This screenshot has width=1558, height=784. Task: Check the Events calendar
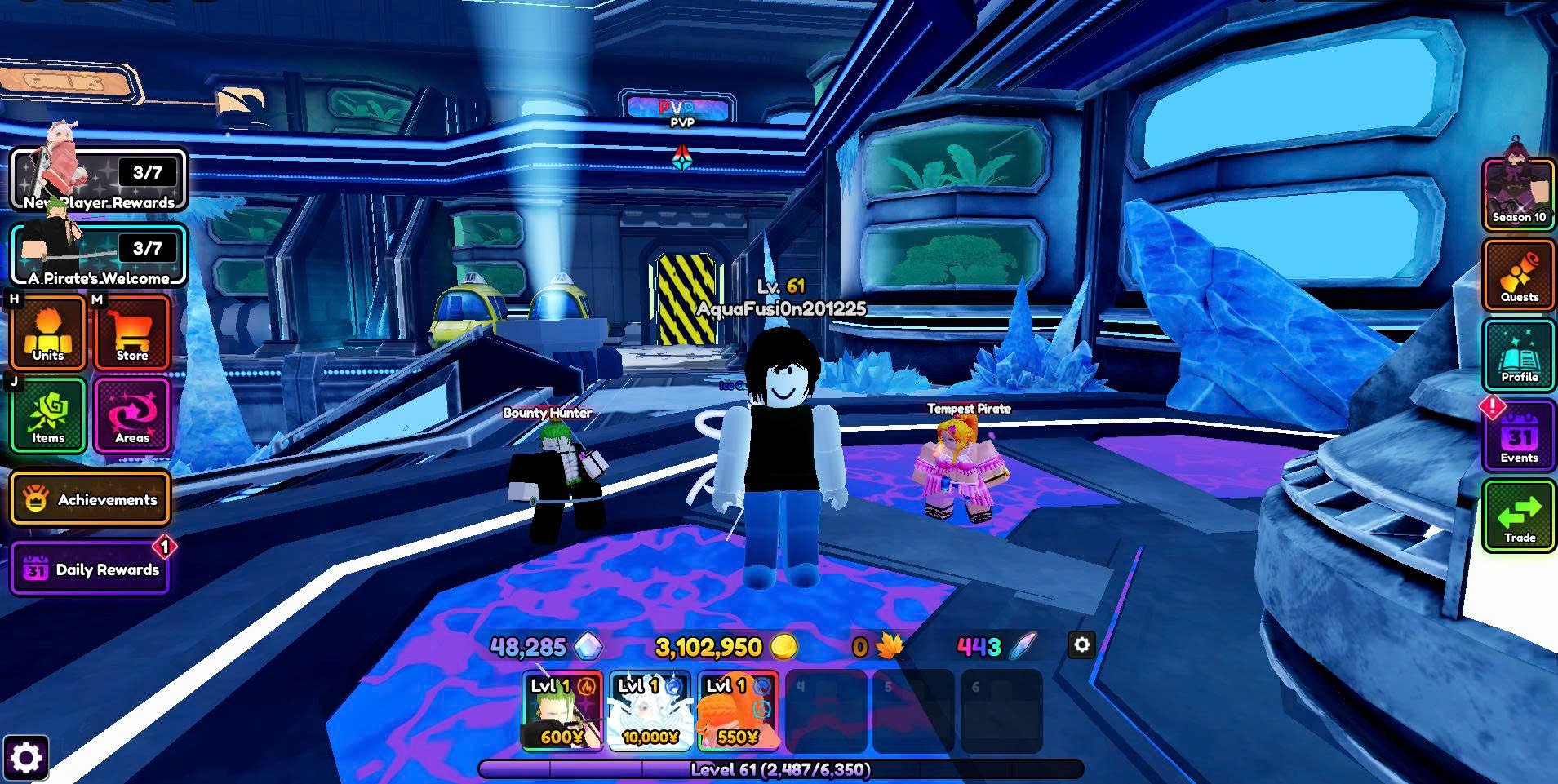click(x=1519, y=436)
